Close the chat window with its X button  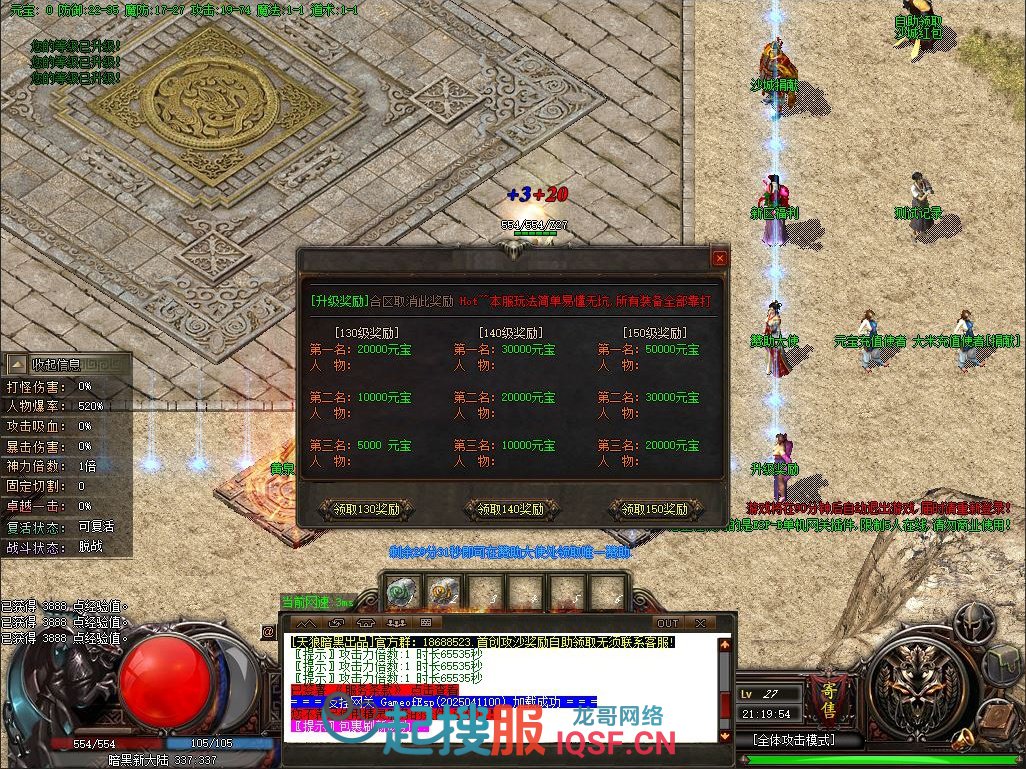(701, 623)
